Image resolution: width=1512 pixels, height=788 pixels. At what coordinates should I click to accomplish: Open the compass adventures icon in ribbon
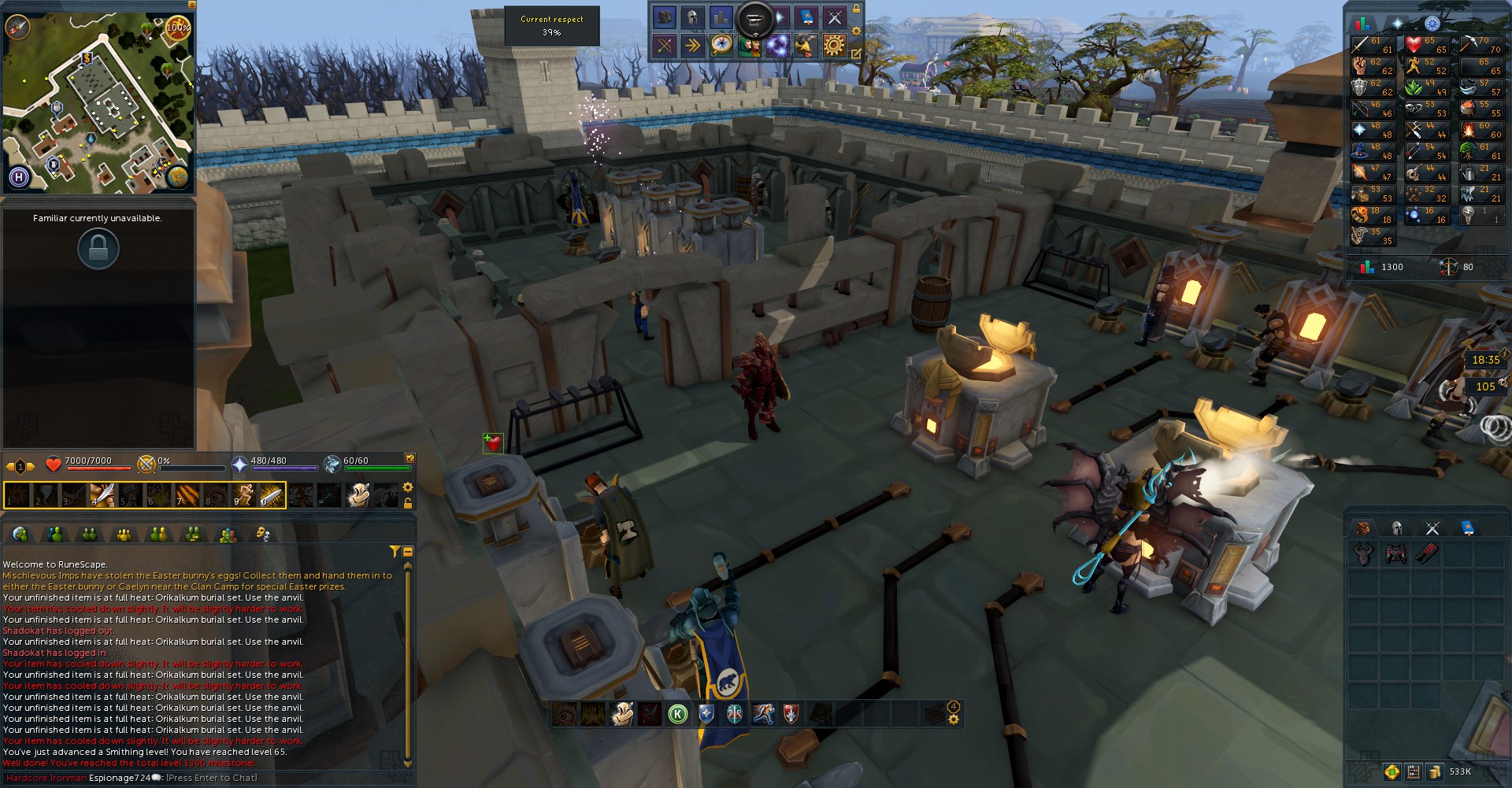(721, 46)
